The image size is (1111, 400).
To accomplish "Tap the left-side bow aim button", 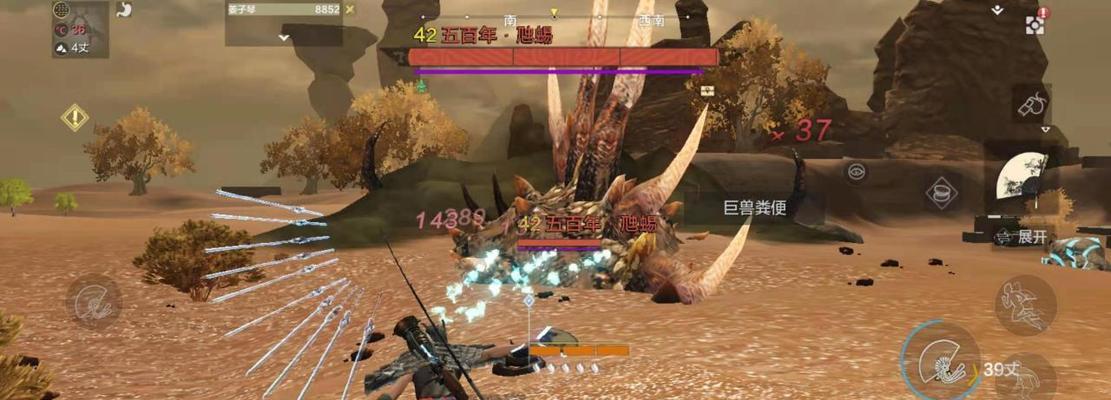I will pos(94,301).
